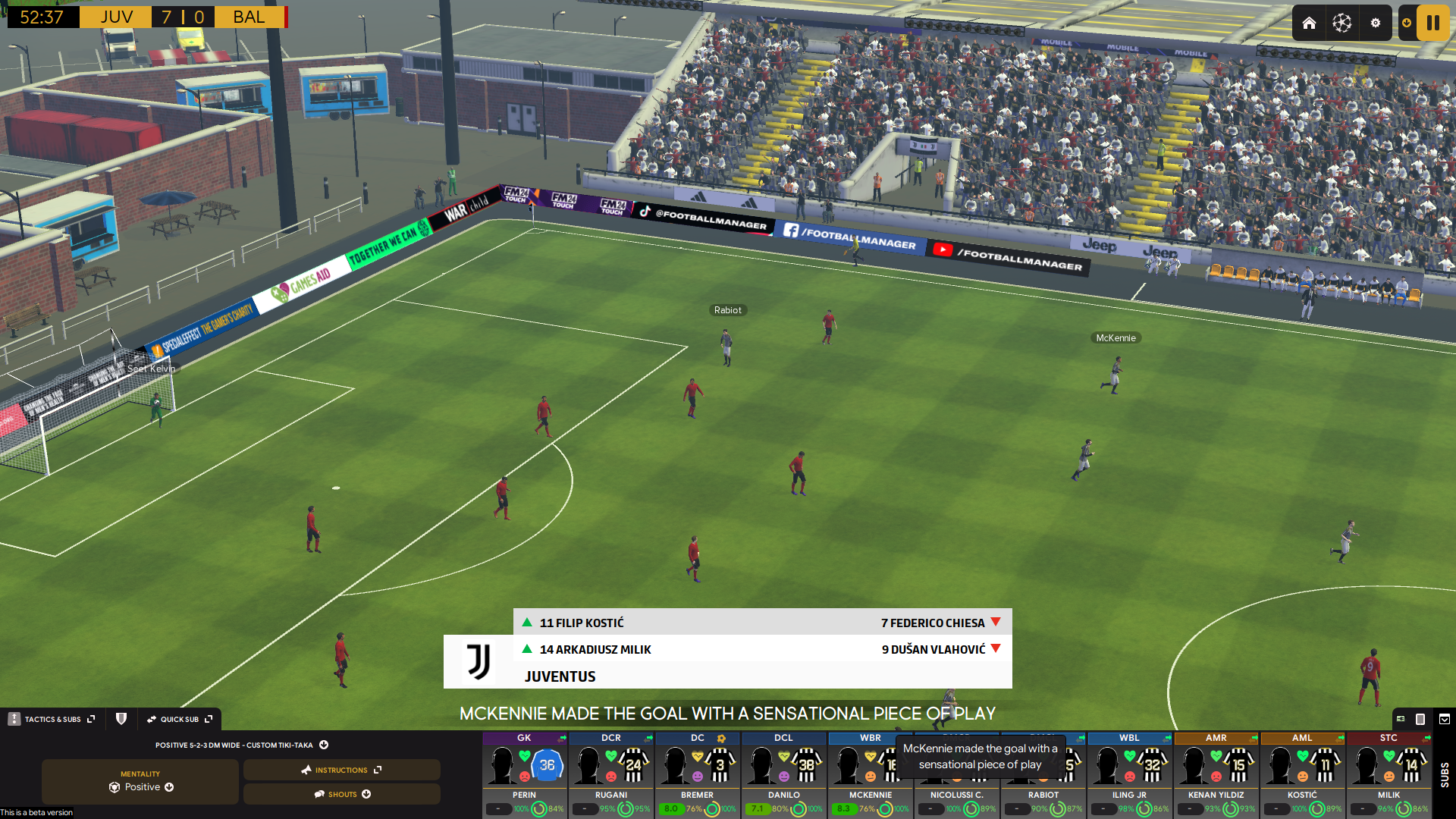Viewport: 1456px width, 819px height.
Task: Open team Instructions
Action: click(x=341, y=770)
